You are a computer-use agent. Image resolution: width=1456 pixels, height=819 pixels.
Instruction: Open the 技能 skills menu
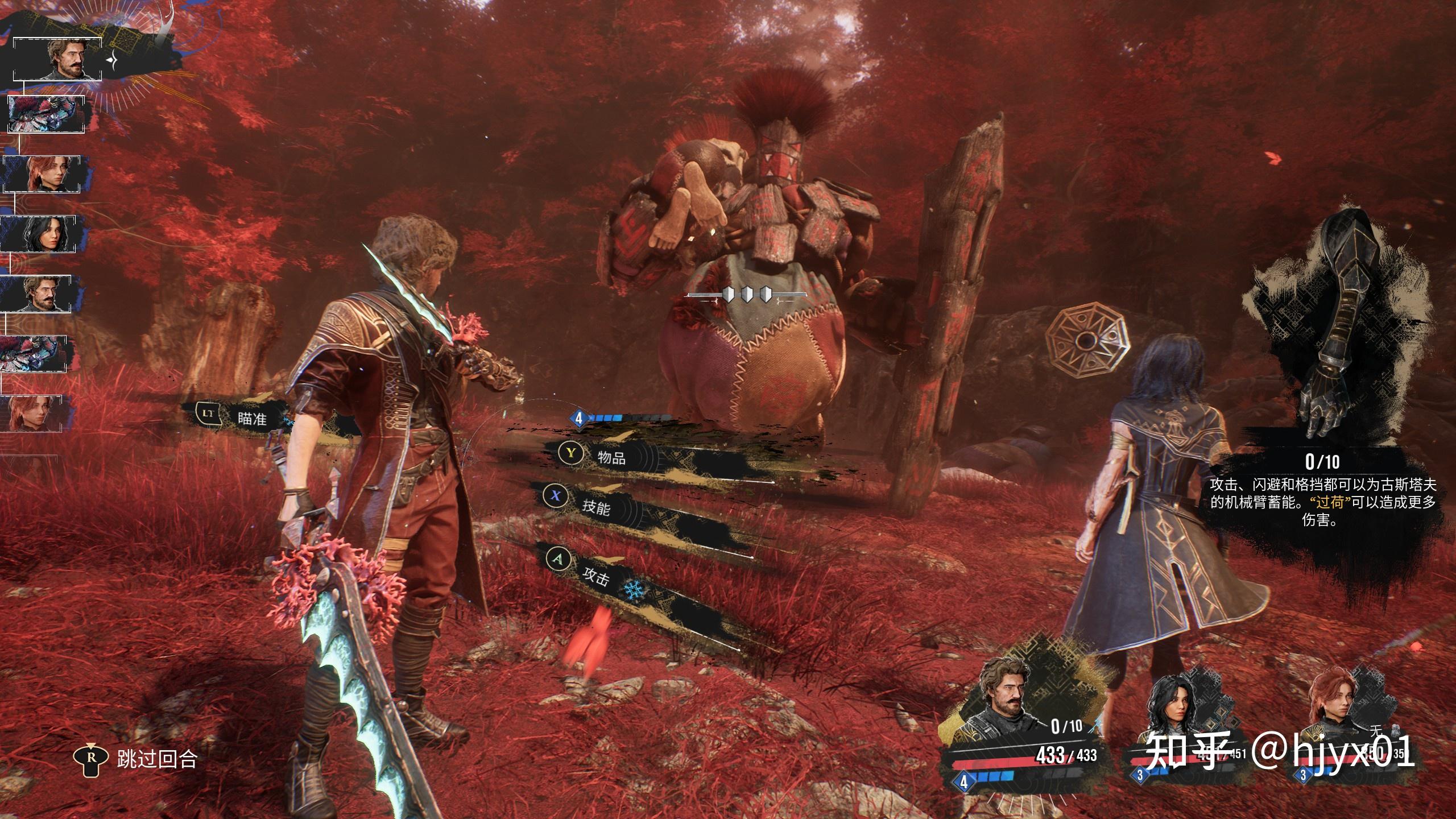pos(595,506)
